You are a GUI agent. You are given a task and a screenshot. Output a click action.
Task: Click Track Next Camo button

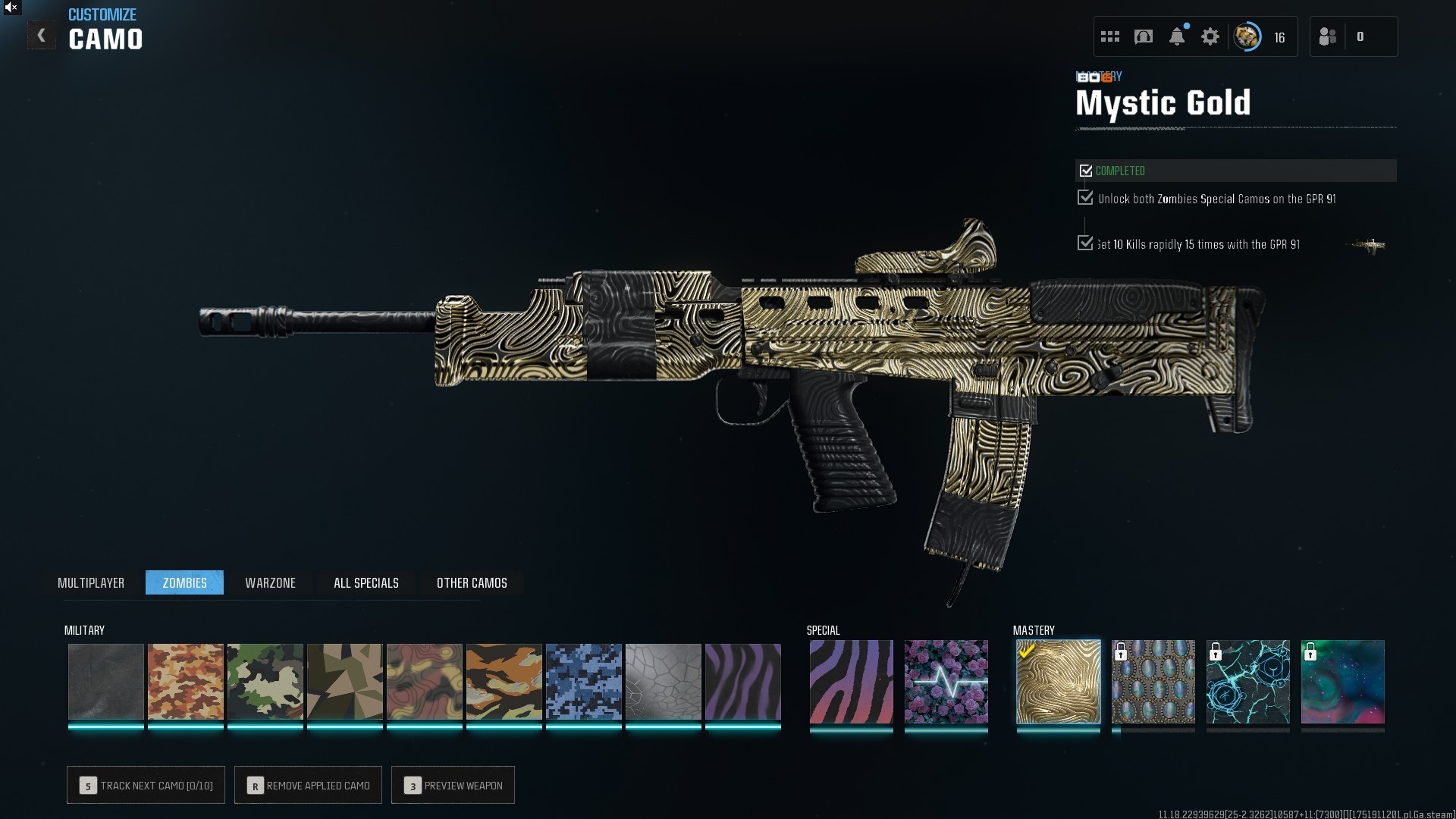pyautogui.click(x=146, y=785)
